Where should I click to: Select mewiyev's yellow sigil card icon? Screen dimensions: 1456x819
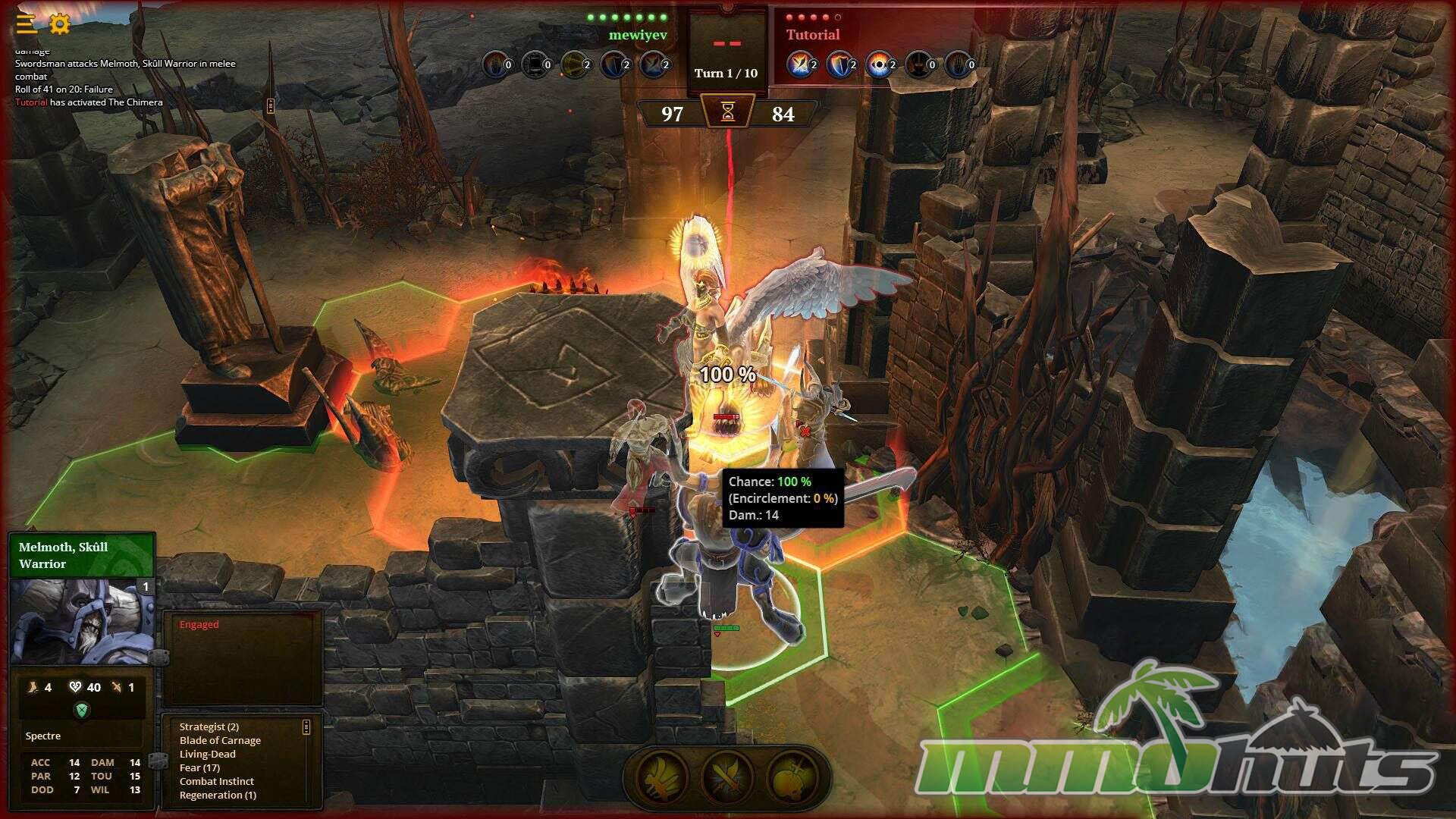[x=573, y=64]
